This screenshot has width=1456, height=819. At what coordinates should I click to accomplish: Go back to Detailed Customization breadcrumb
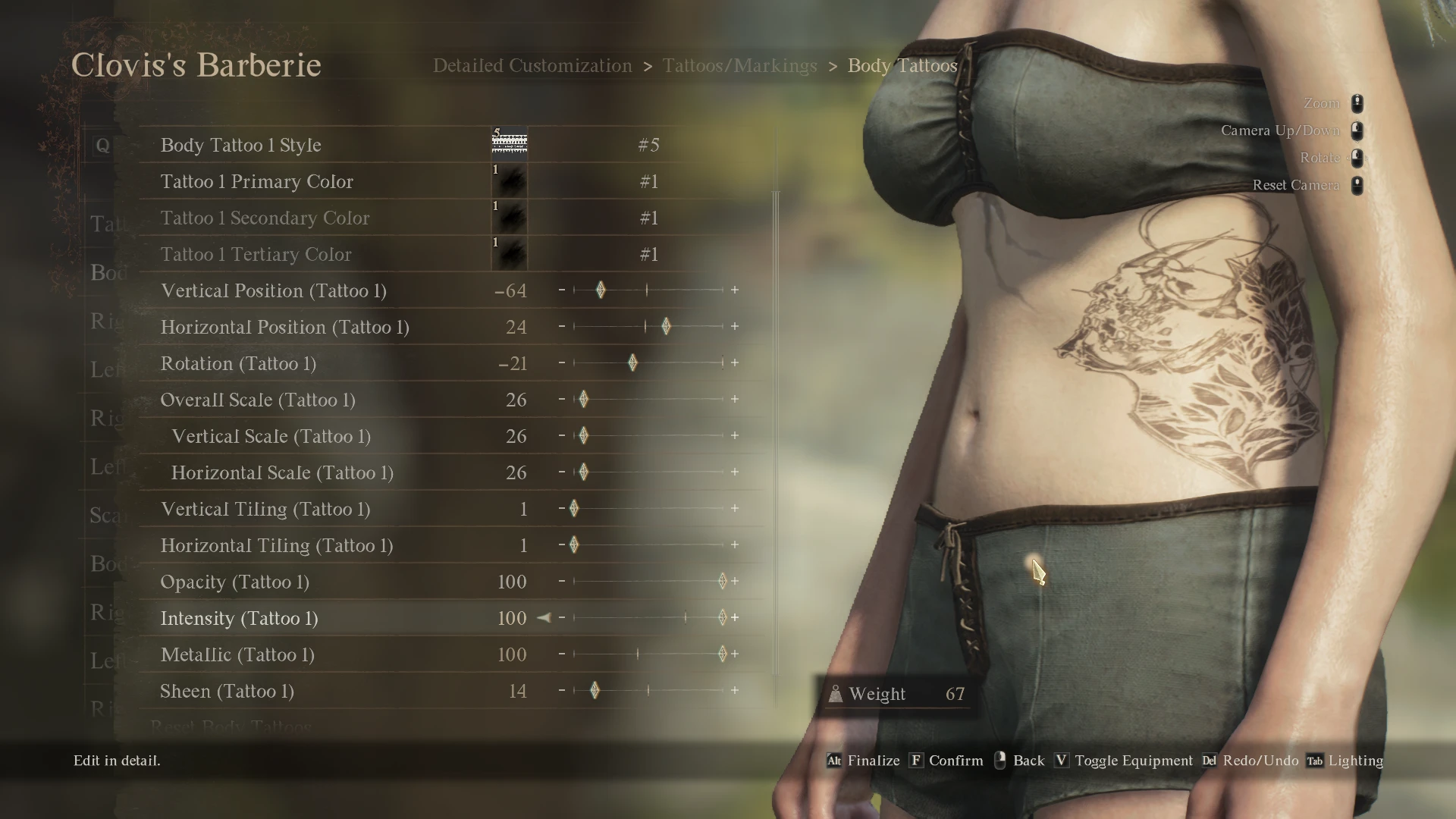[x=532, y=66]
